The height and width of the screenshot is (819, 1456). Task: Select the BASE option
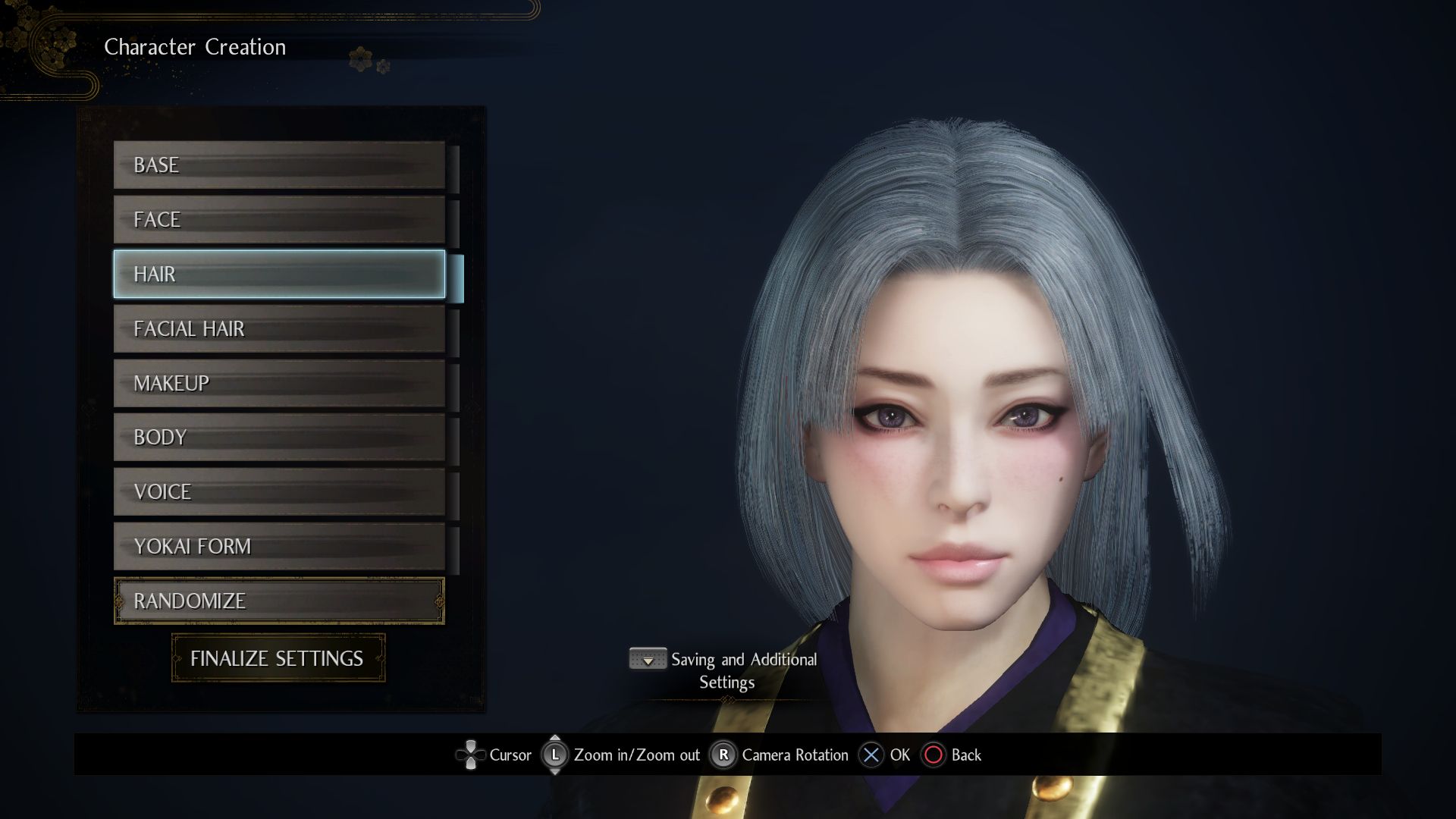(279, 165)
